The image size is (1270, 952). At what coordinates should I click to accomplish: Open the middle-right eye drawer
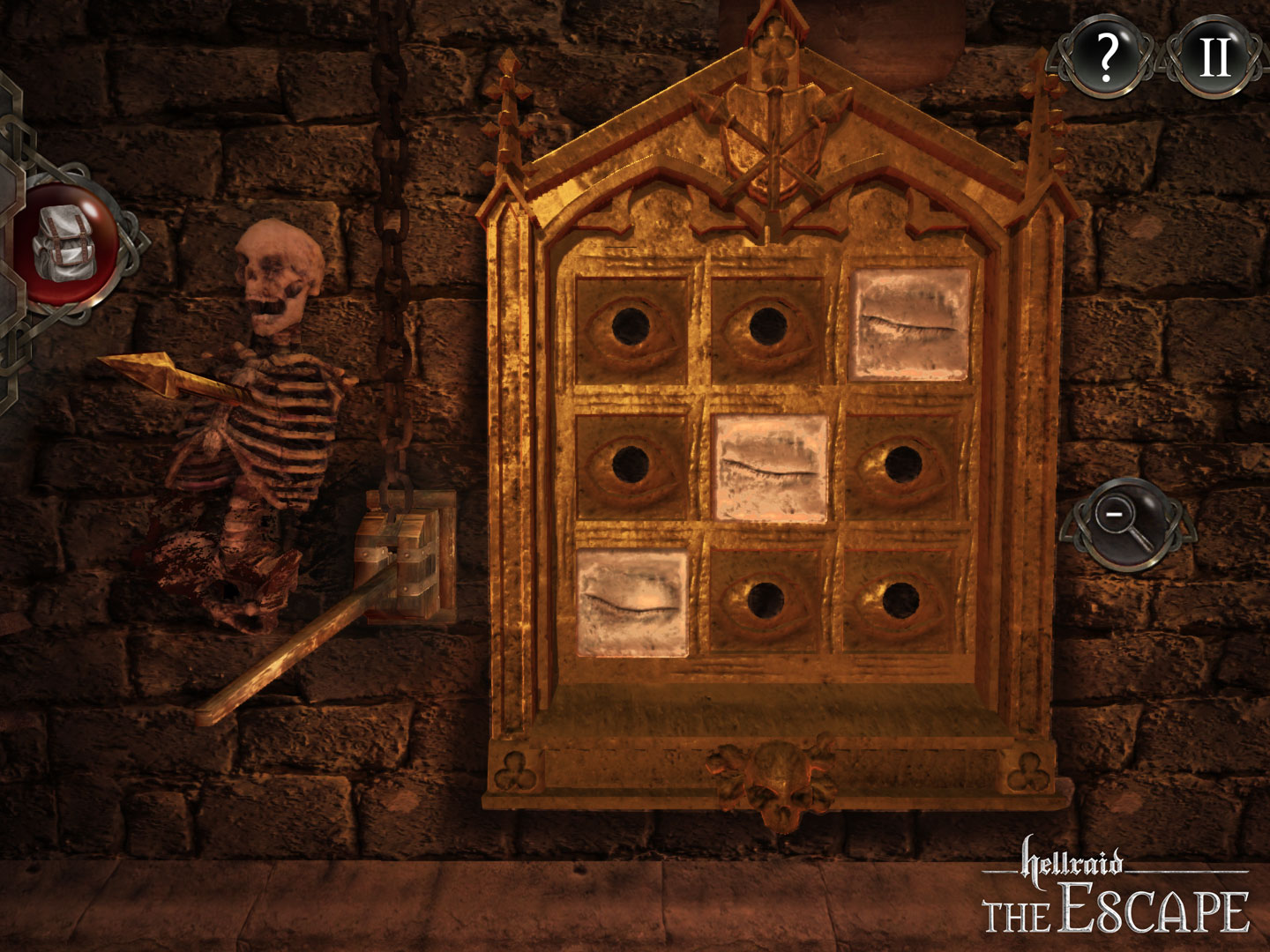(904, 463)
